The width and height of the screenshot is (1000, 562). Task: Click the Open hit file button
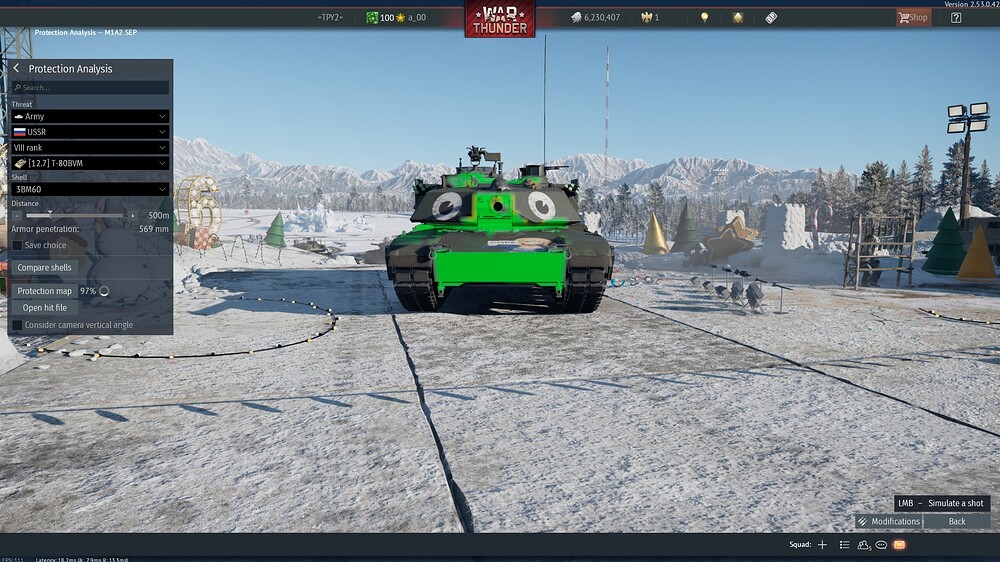pyautogui.click(x=45, y=308)
